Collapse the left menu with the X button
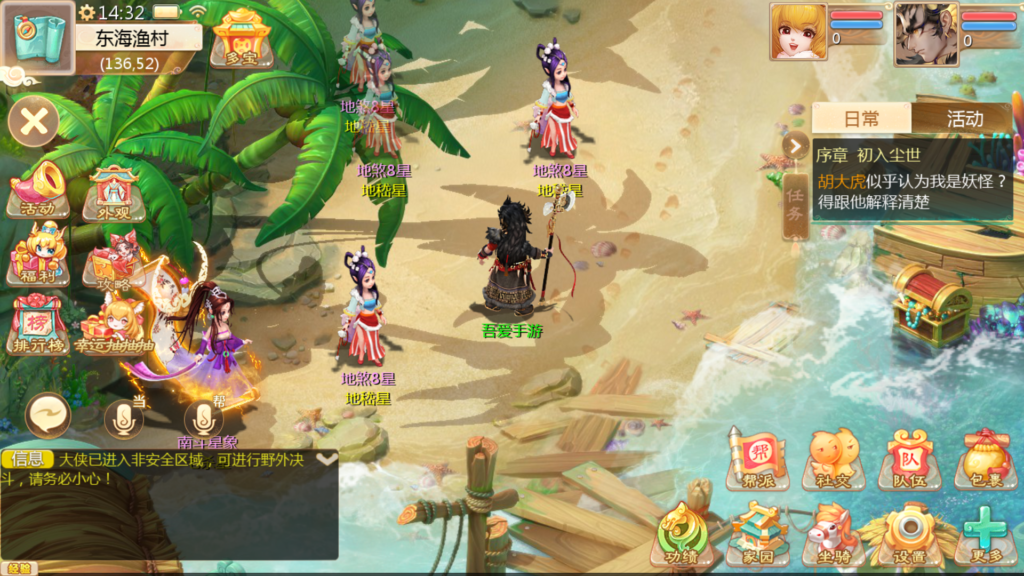This screenshot has height=576, width=1024. point(34,123)
